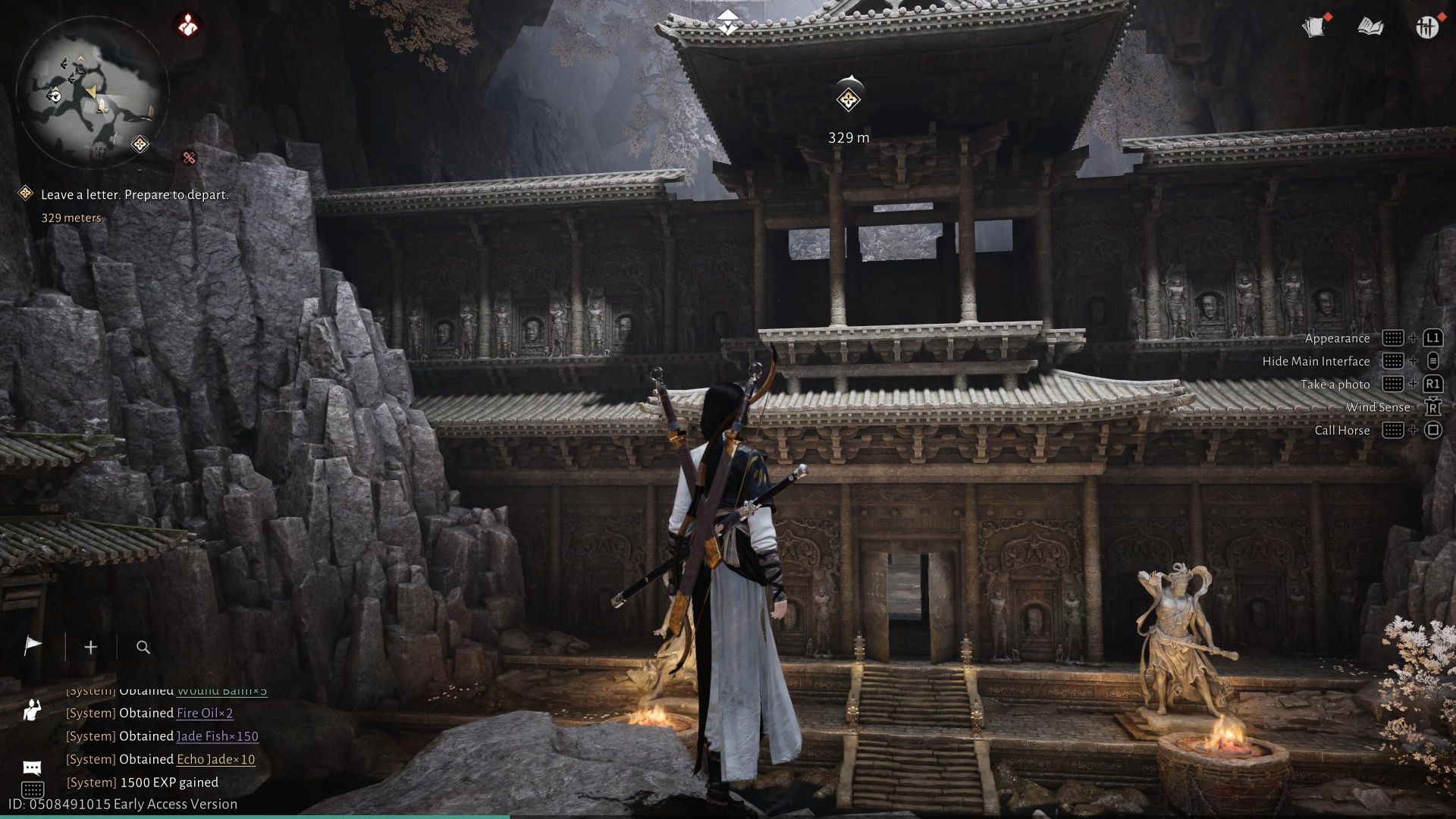Screen dimensions: 1456x819
Task: Click the Fire Oil×2 item link
Action: coord(205,713)
